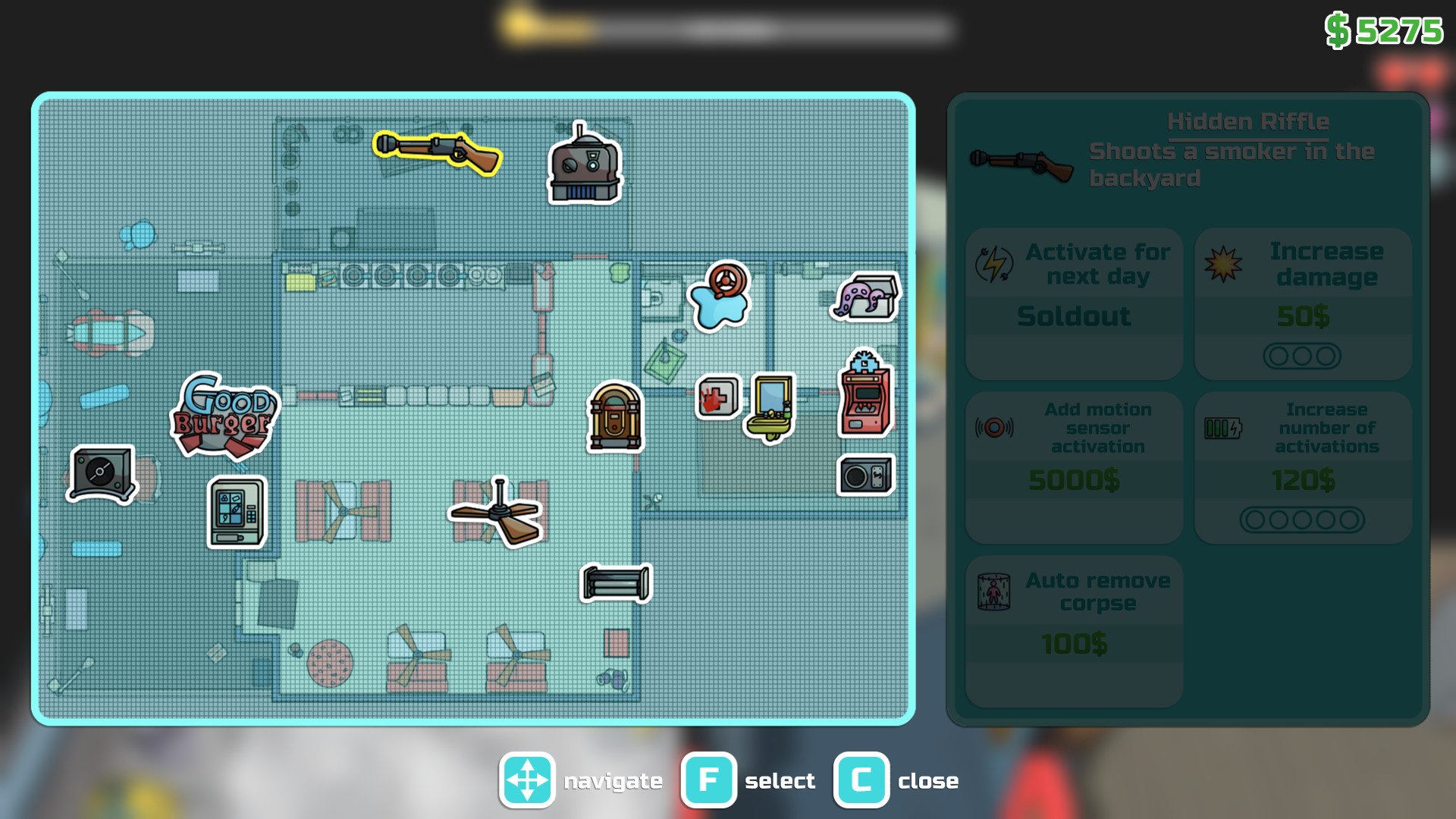Click the Soldout Activate for next day panel

click(x=1073, y=302)
